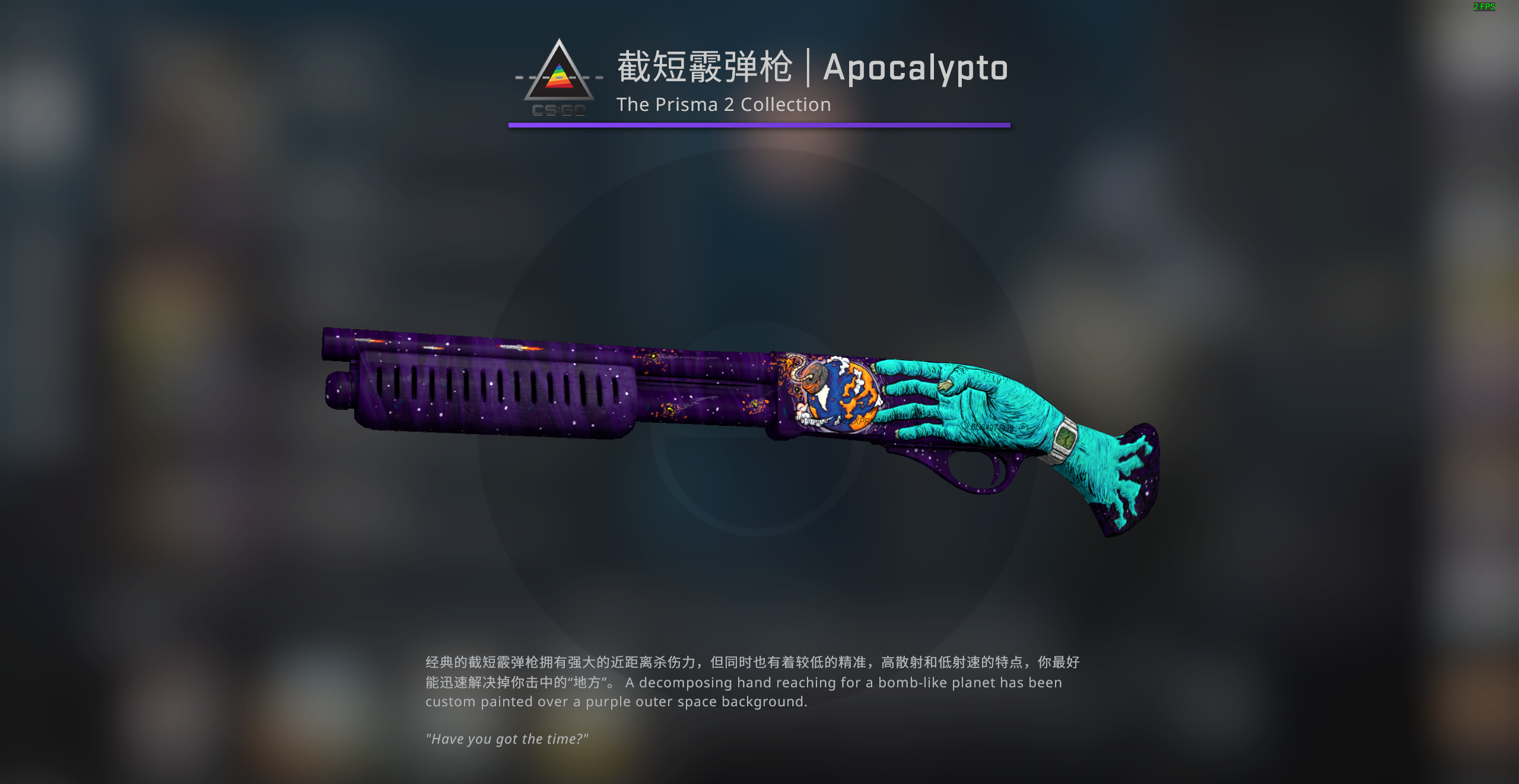This screenshot has width=1519, height=784.
Task: Select the 截短霰弹枪｜Apocalypto title
Action: point(811,67)
